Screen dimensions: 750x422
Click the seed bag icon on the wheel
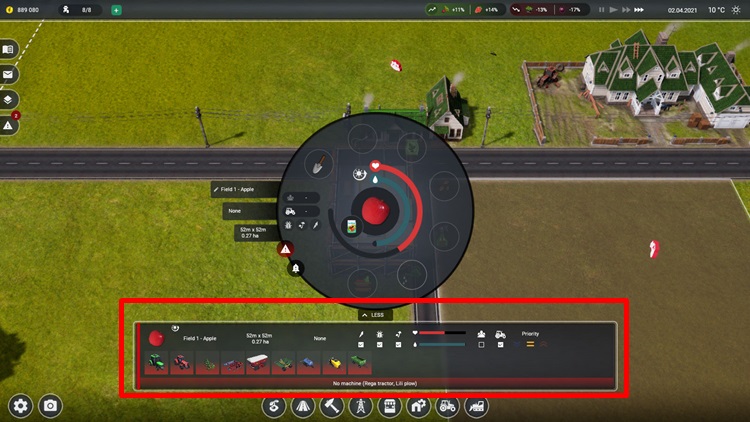tap(352, 227)
